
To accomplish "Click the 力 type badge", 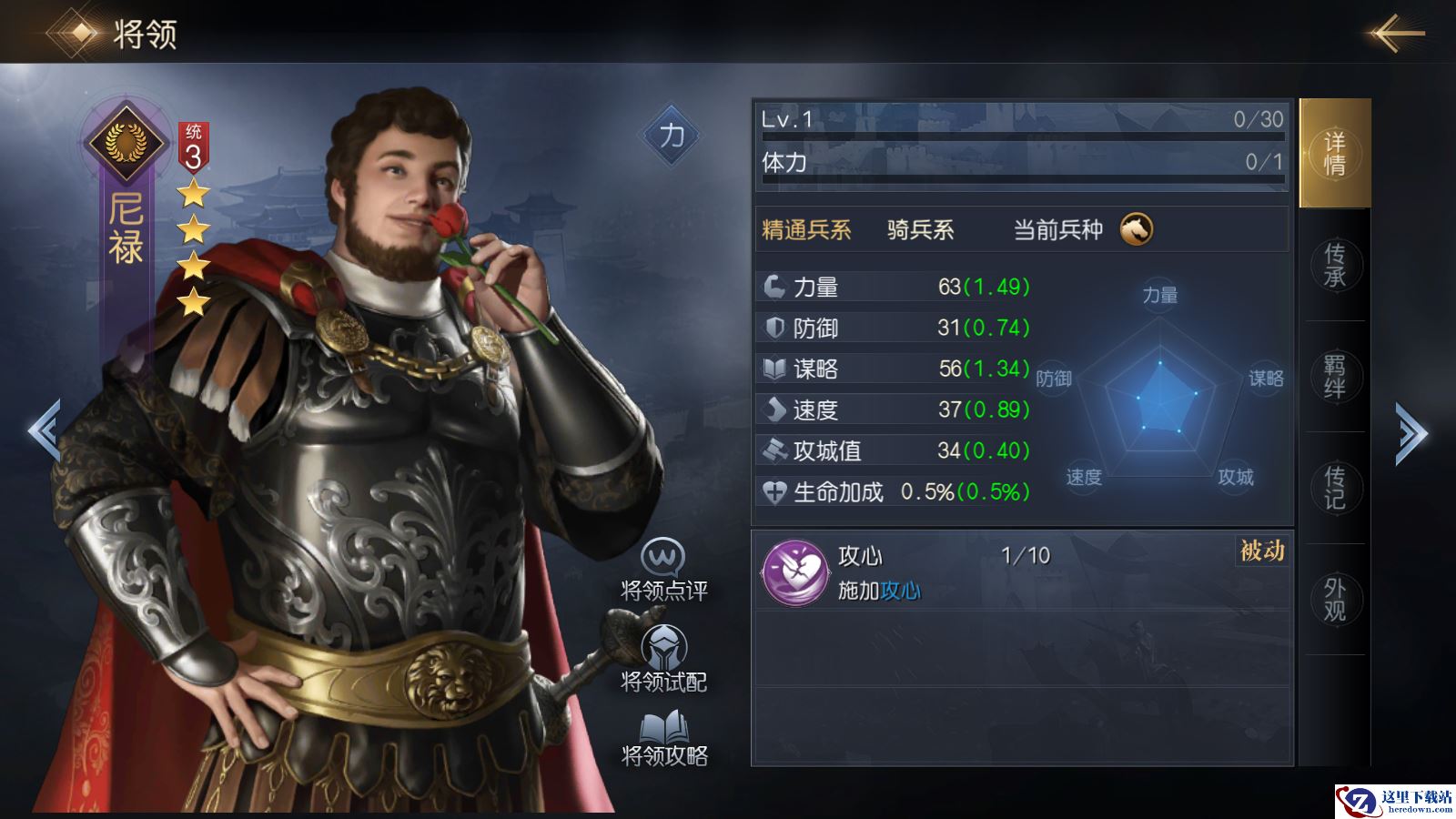I will point(672,136).
